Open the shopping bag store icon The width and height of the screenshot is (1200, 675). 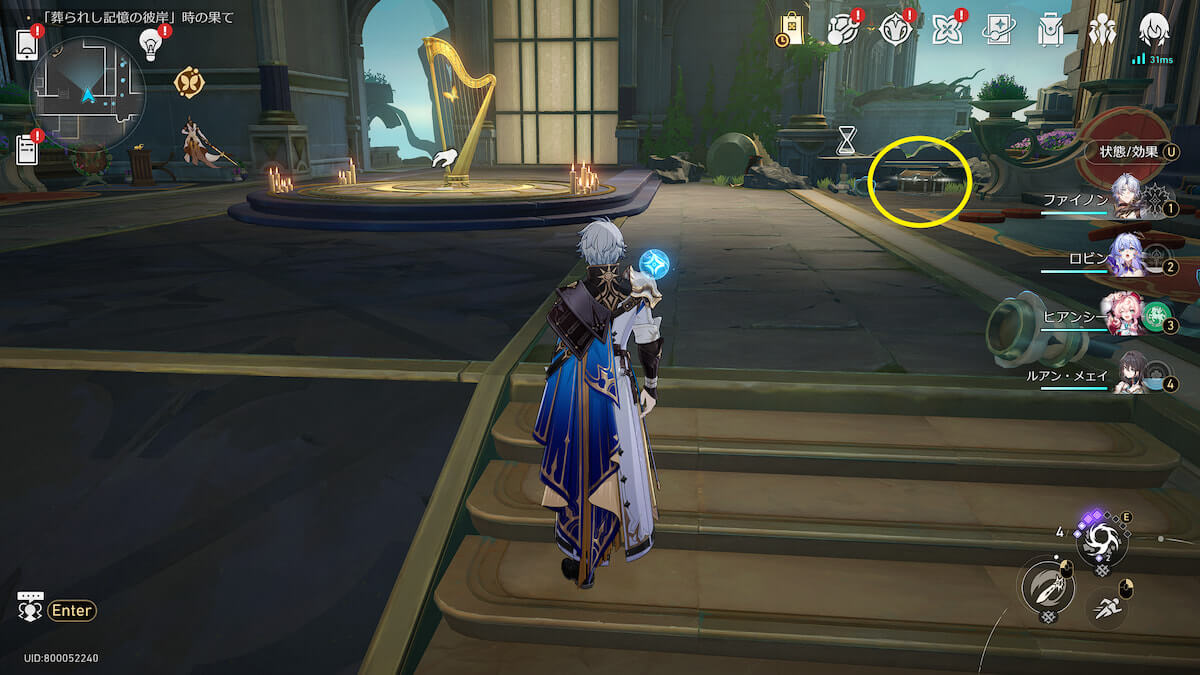click(x=791, y=30)
